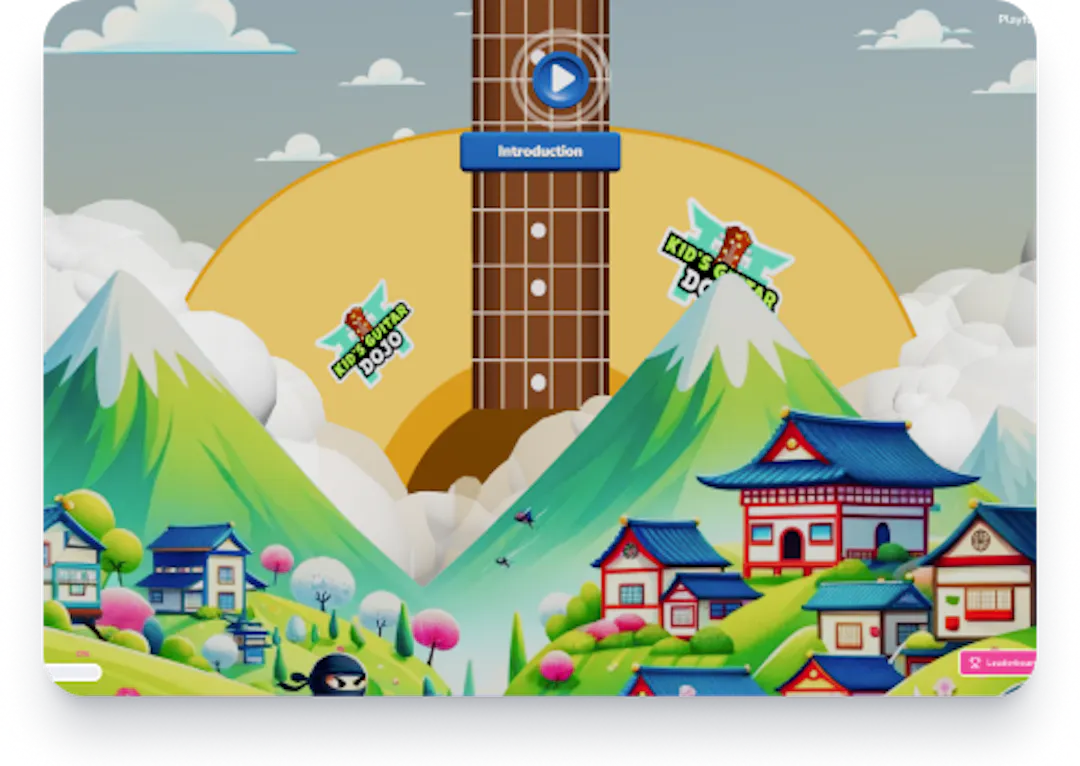Open the pink Leaderboard button
1080x766 pixels.
[x=998, y=662]
